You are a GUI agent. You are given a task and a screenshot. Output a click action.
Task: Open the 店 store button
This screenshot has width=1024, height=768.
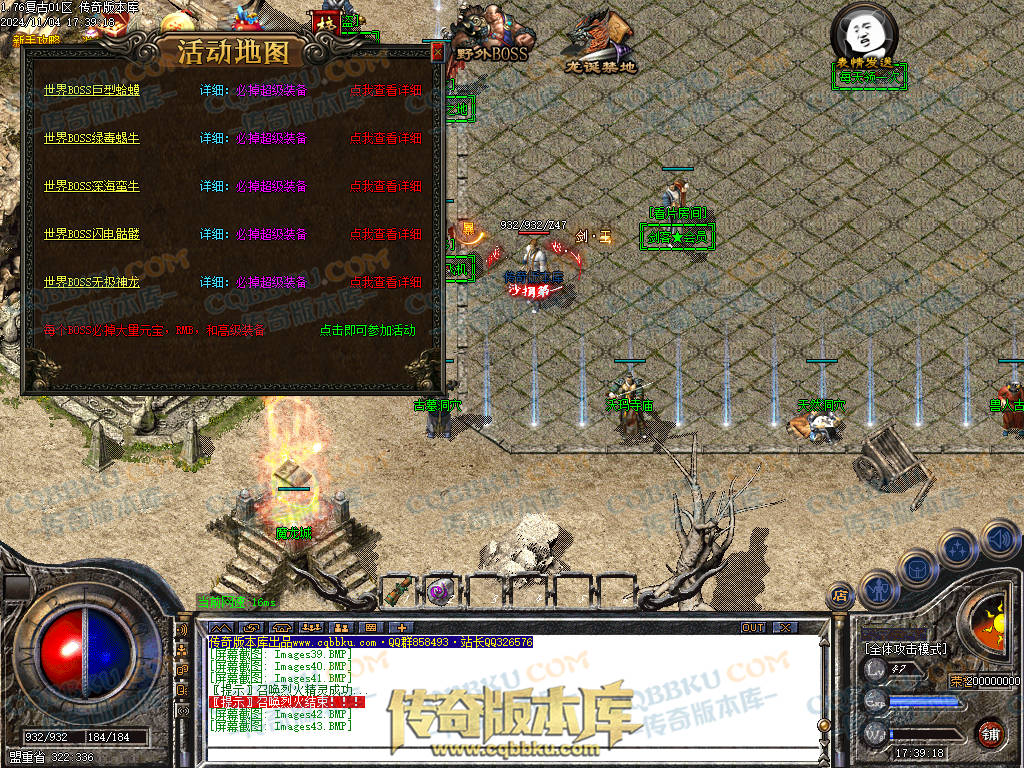point(841,596)
